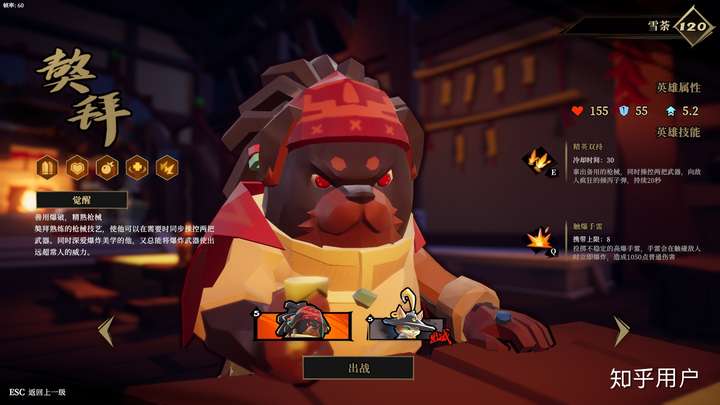This screenshot has height=405, width=720.
Task: Select the heart talent hexagon icon
Action: (x=76, y=167)
